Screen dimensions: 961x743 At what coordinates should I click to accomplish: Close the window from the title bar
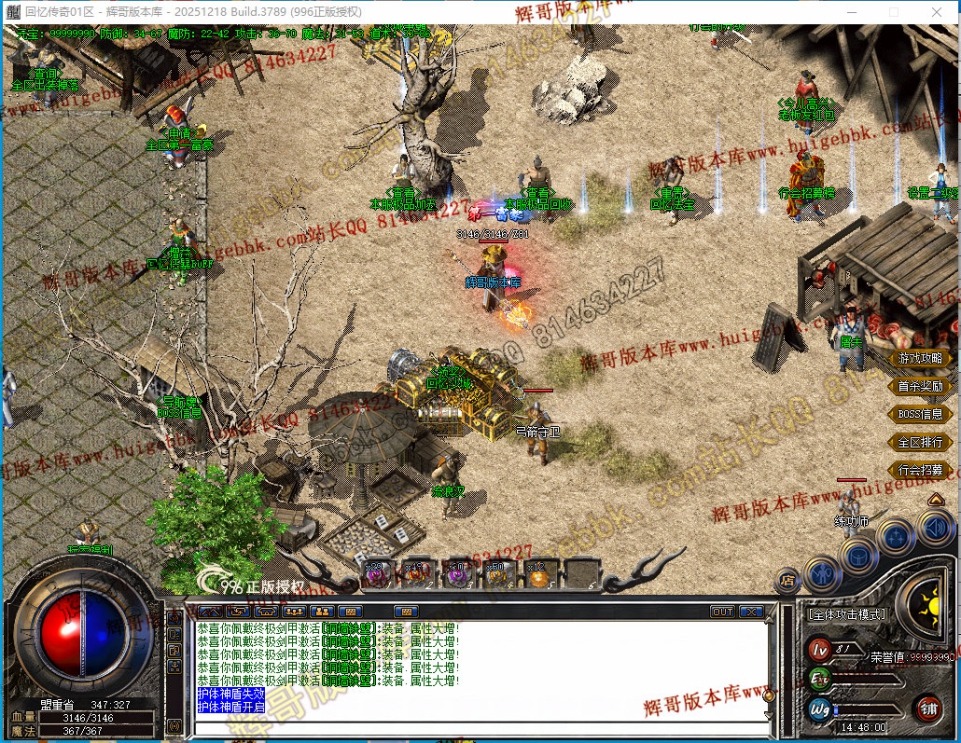tap(938, 12)
